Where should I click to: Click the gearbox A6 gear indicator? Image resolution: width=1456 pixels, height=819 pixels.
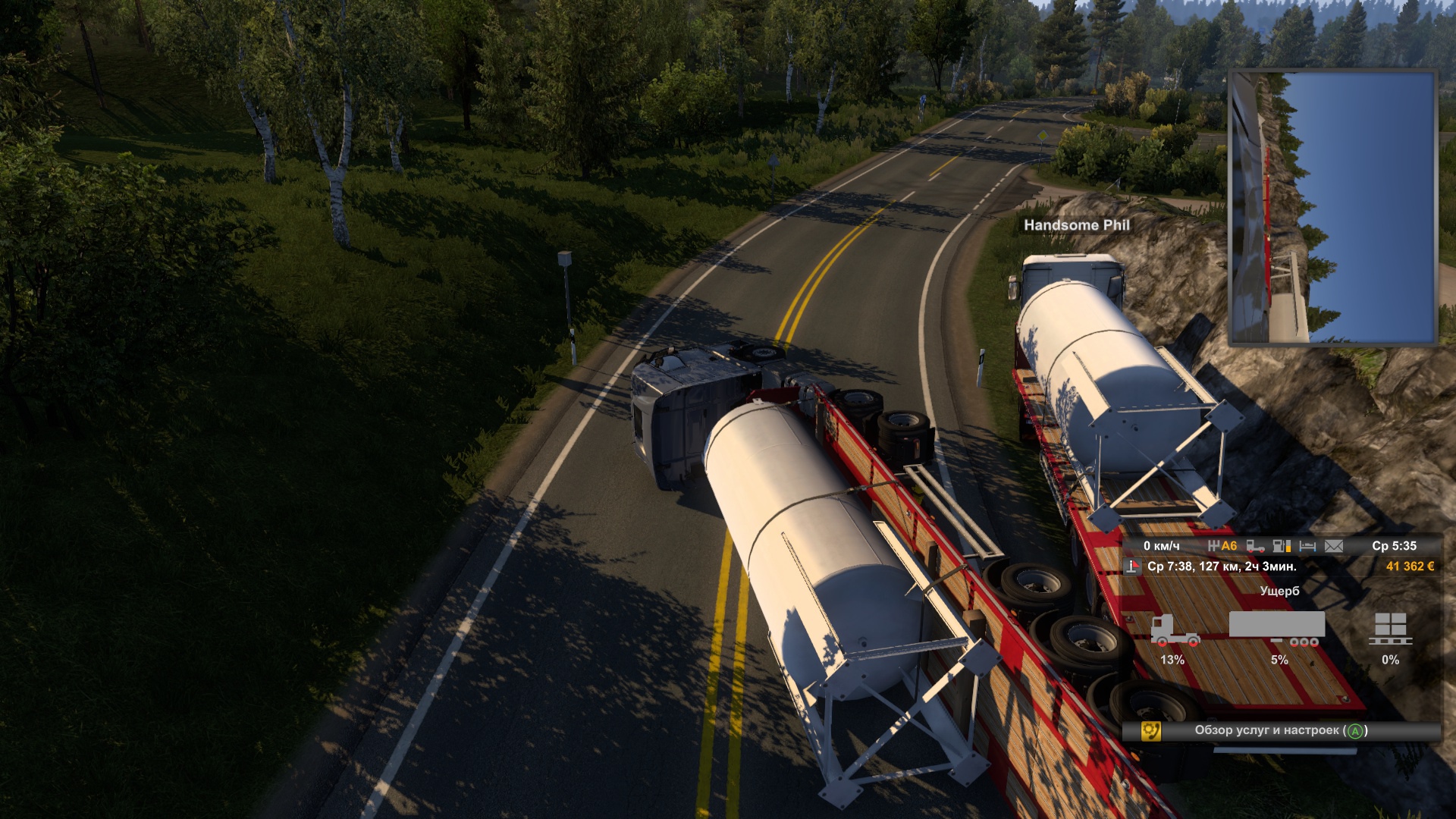1222,546
